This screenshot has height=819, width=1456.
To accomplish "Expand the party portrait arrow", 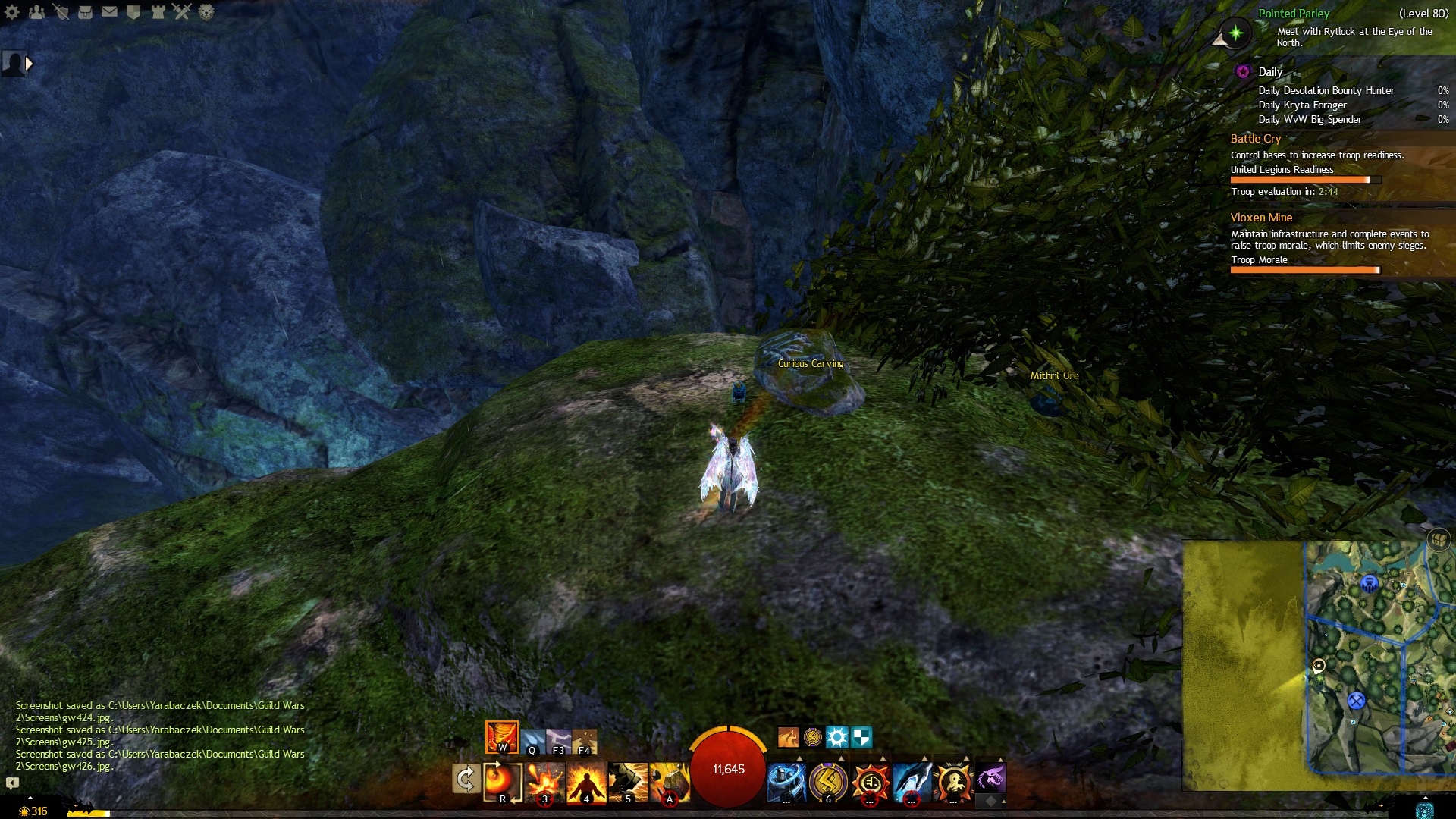I will 30,64.
